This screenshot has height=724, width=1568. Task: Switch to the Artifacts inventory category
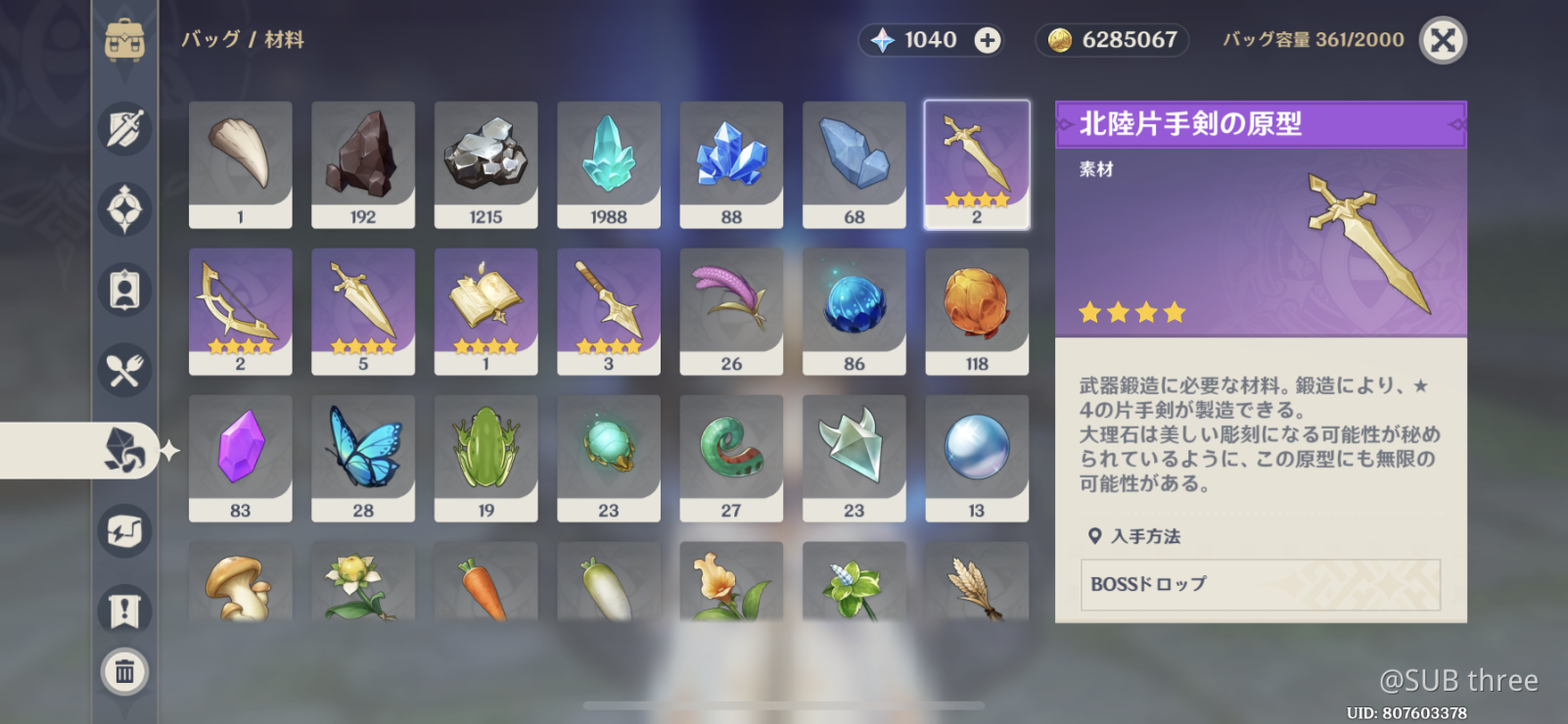[125, 210]
